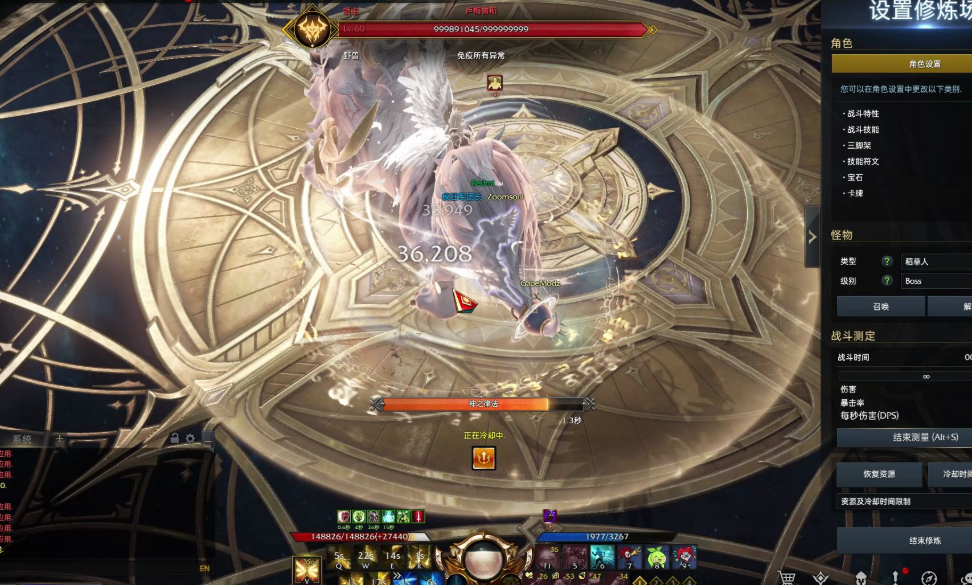
Task: Open the compass icon in bottom menu
Action: (x=929, y=577)
